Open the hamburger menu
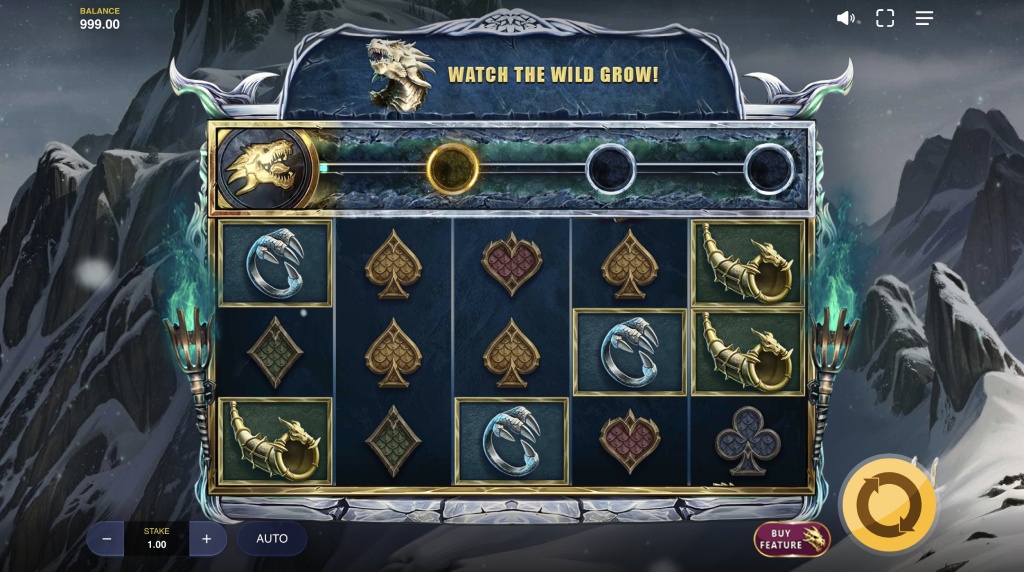Image resolution: width=1024 pixels, height=572 pixels. pyautogui.click(x=924, y=18)
